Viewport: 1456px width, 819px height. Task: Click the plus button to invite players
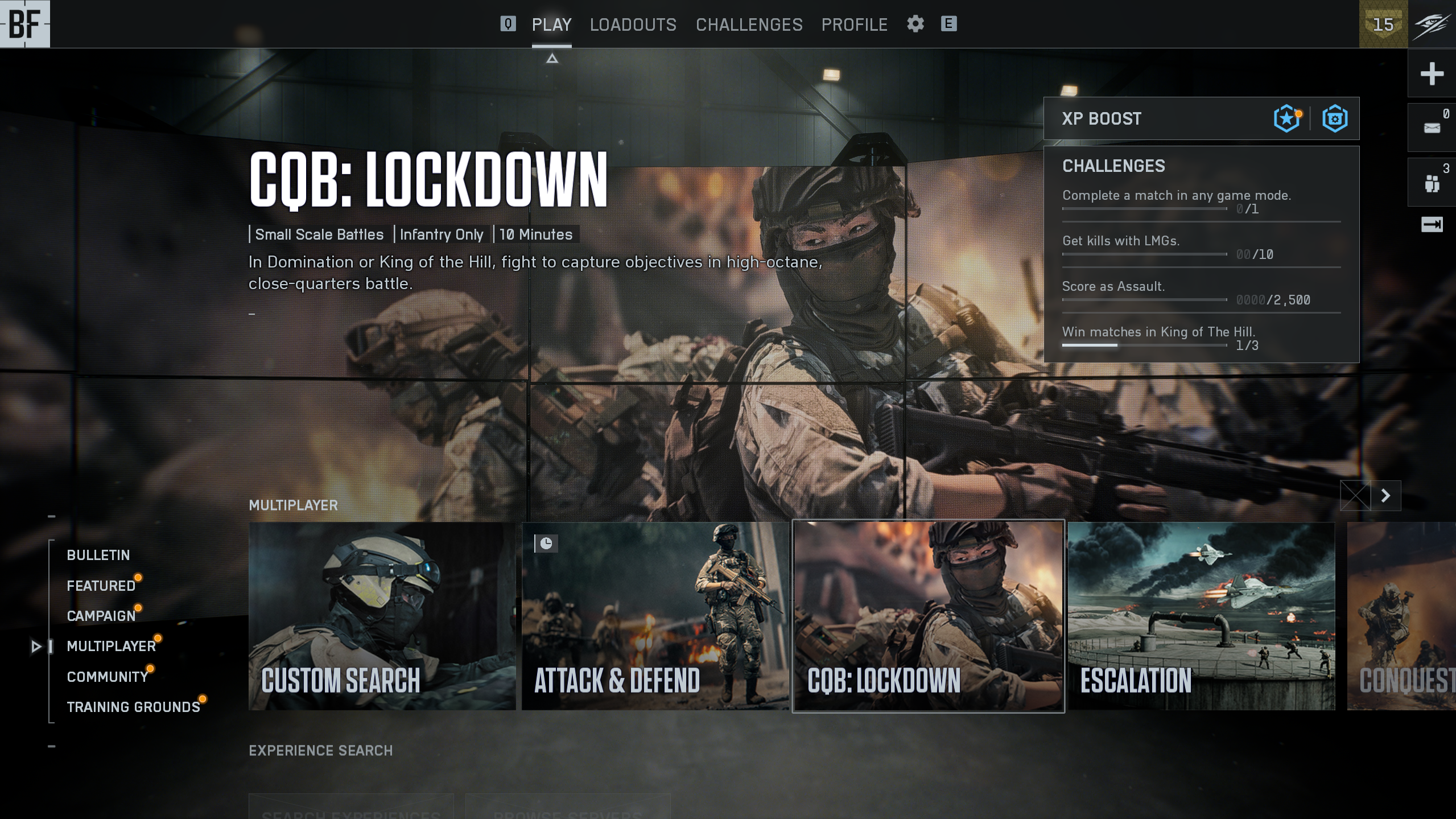[x=1432, y=73]
